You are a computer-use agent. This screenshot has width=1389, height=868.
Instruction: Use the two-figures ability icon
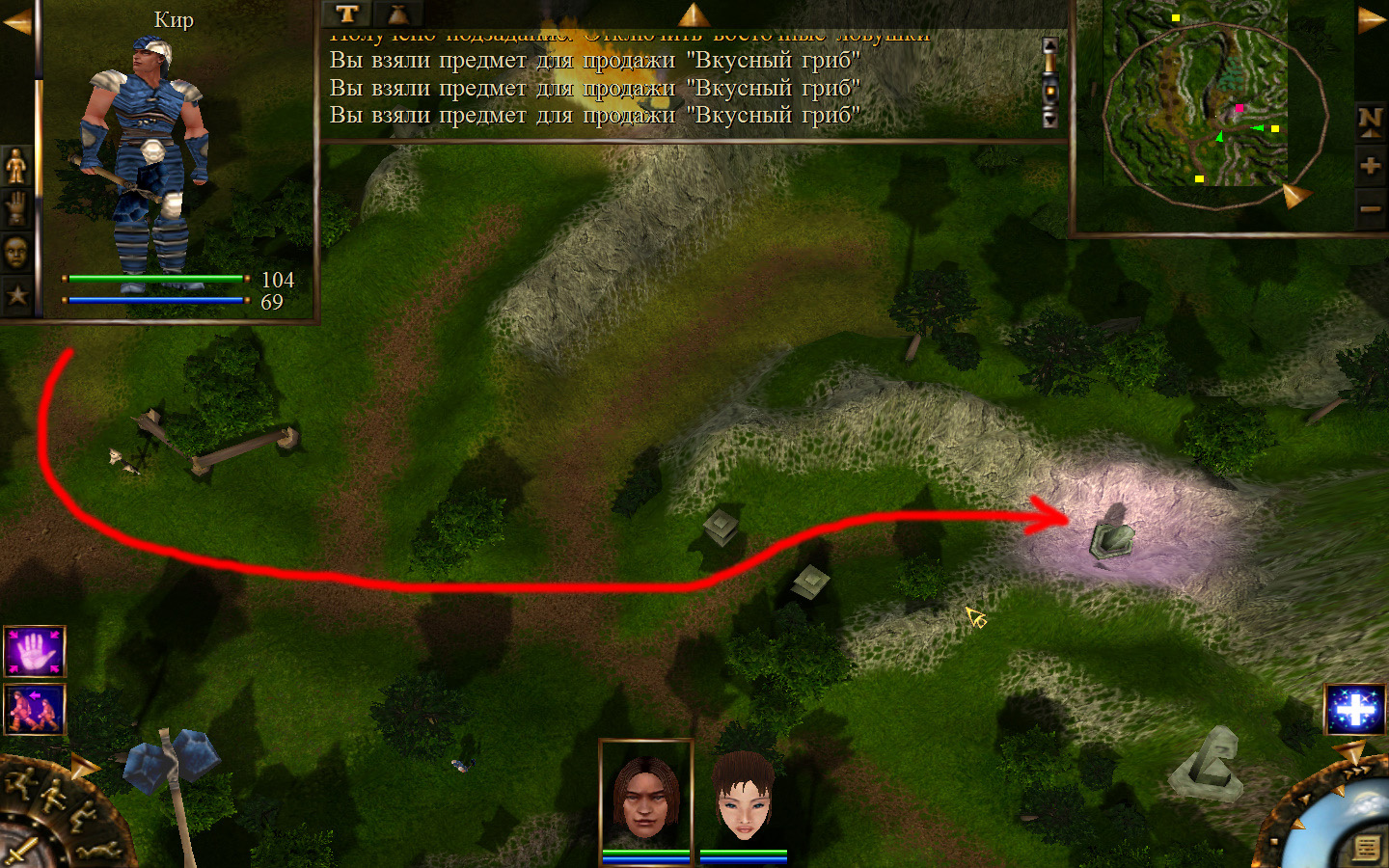35,709
